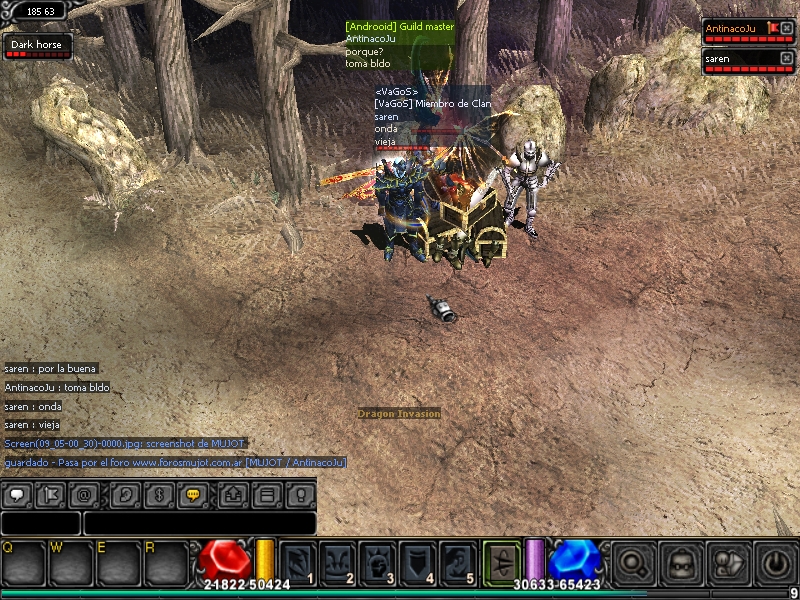Click the dollar sign chat button

(159, 494)
